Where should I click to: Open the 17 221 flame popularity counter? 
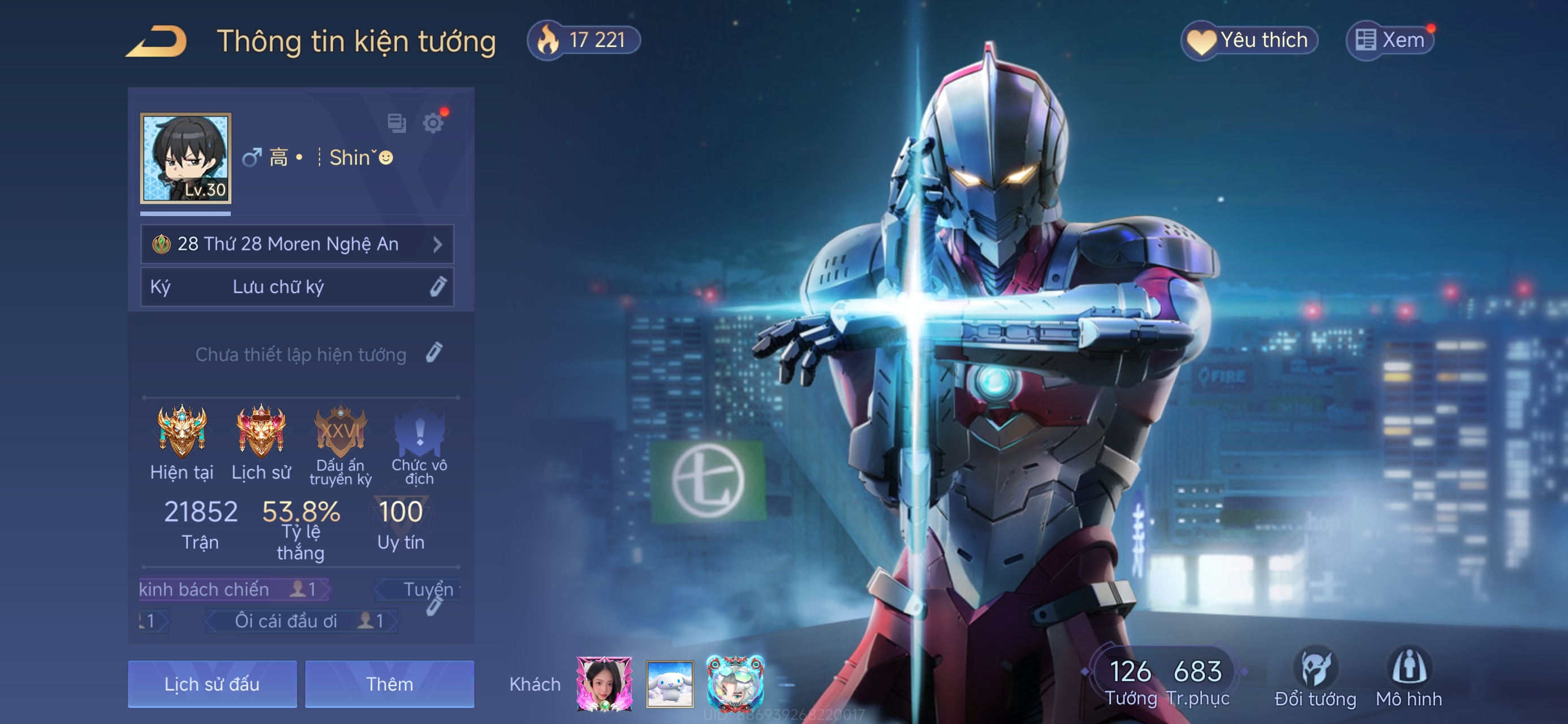click(x=583, y=40)
